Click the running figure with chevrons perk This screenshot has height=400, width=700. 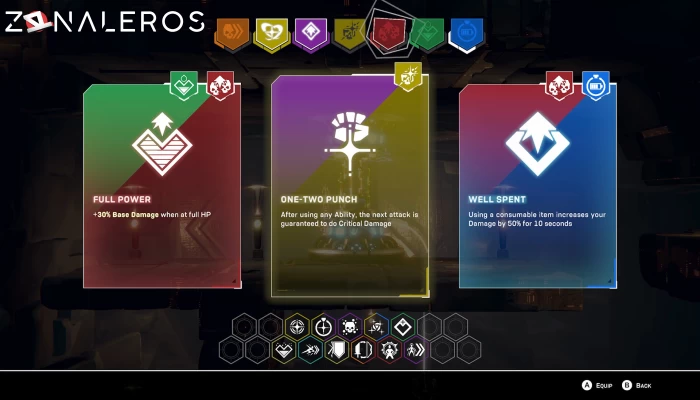pyautogui.click(x=415, y=350)
